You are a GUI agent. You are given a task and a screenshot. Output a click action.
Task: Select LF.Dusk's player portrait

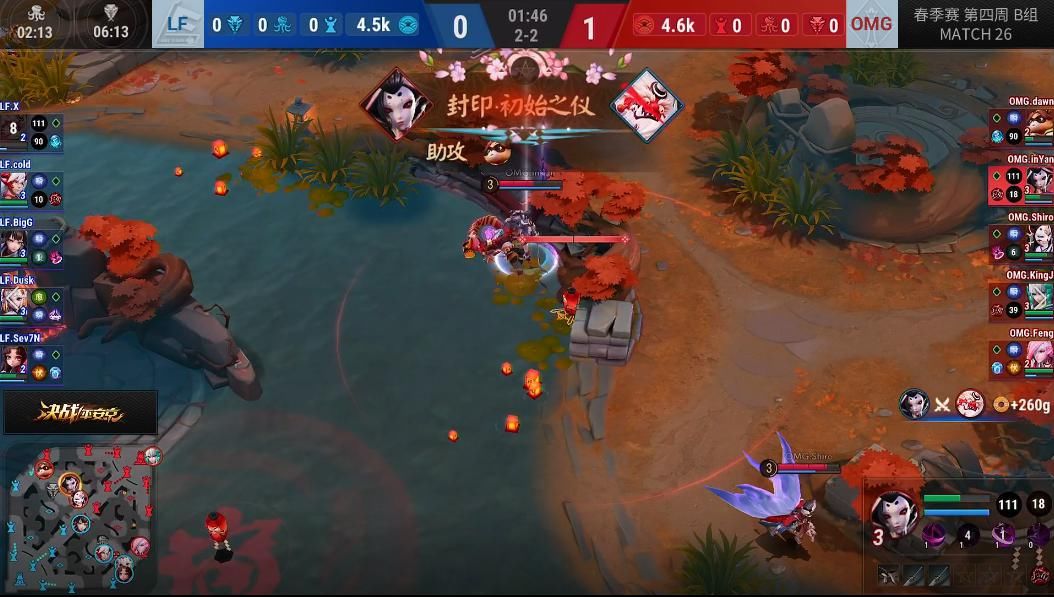click(x=13, y=301)
